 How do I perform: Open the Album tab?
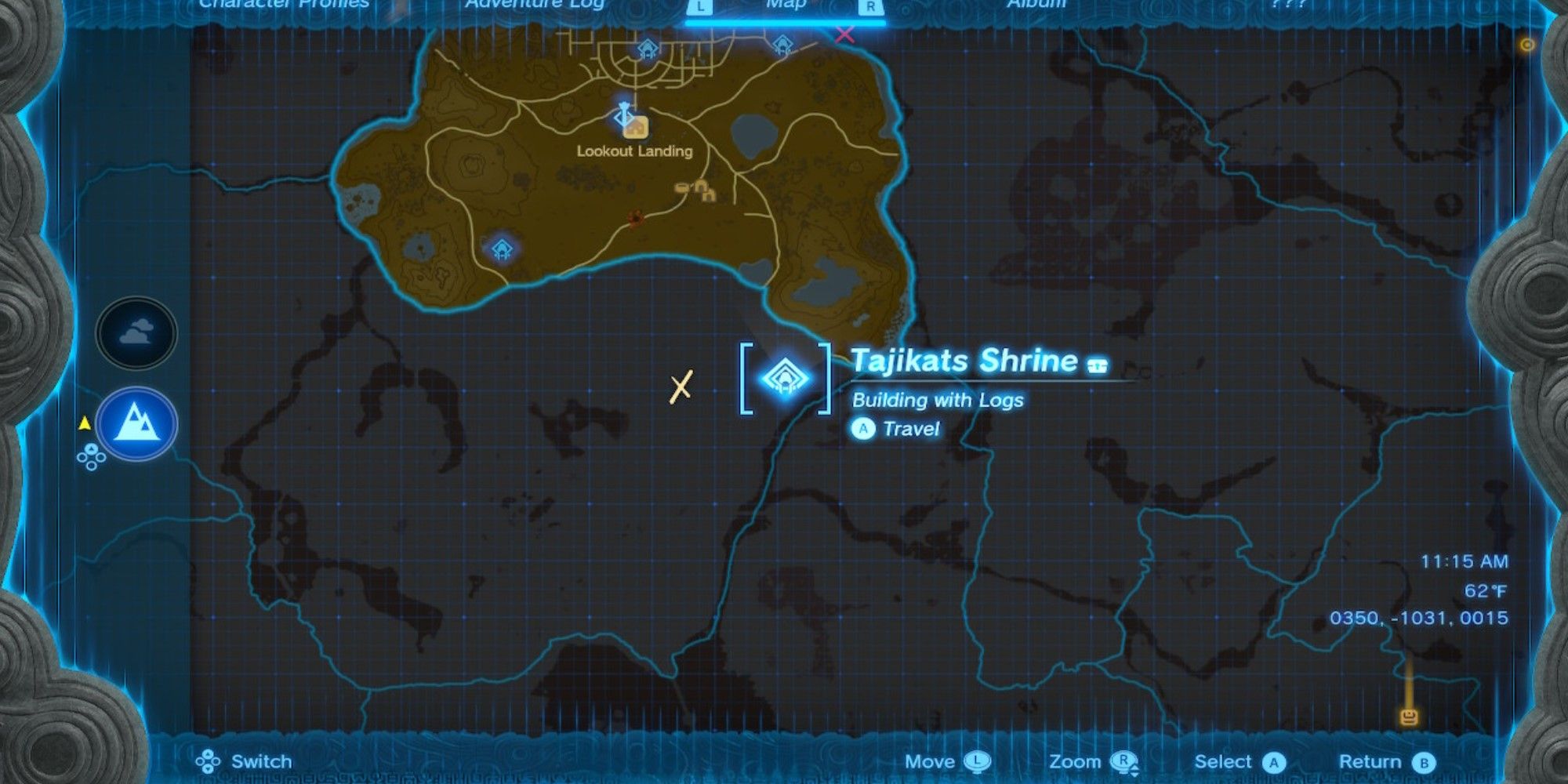pos(1036,6)
